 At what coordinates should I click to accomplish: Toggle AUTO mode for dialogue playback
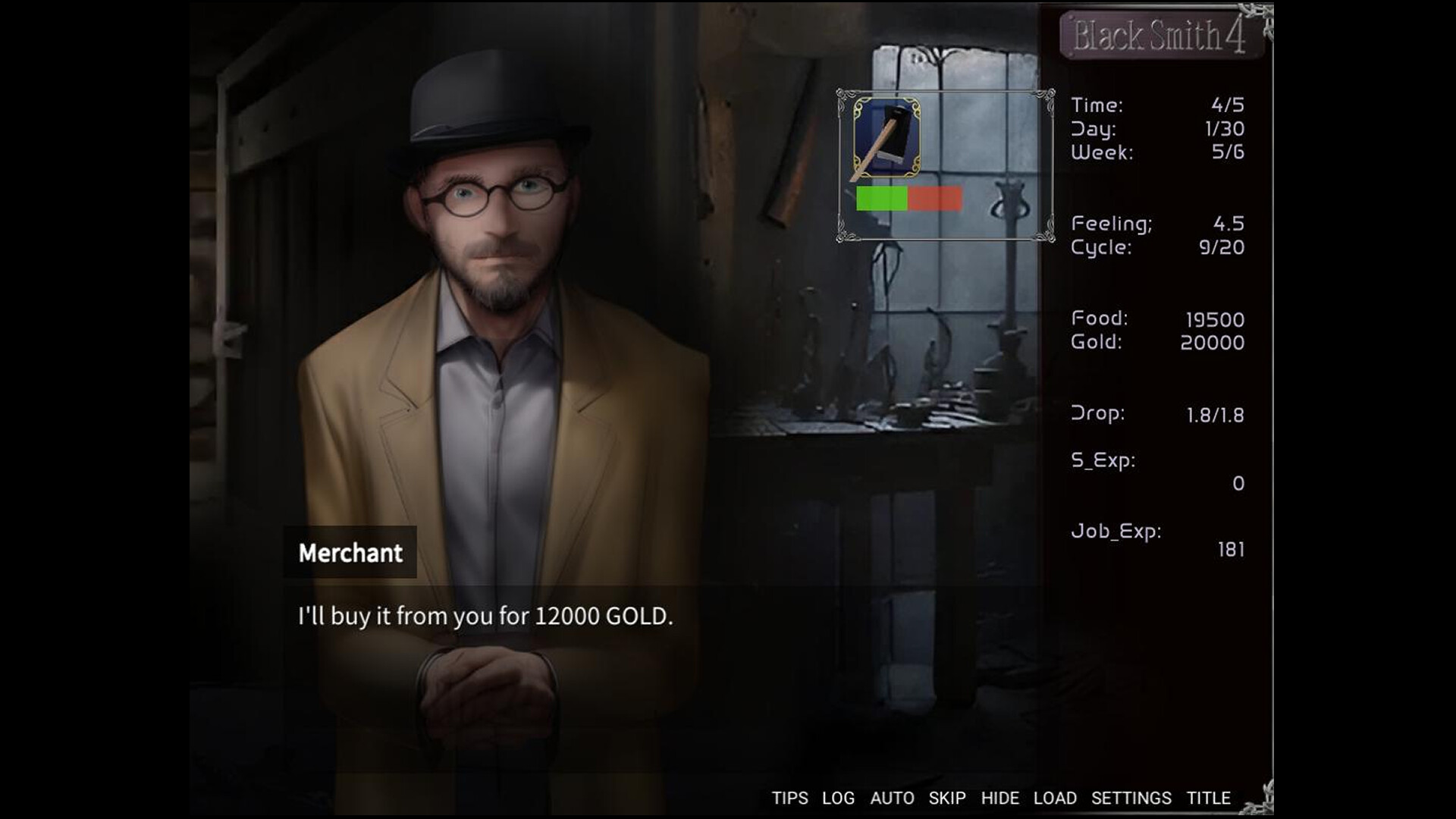(893, 798)
